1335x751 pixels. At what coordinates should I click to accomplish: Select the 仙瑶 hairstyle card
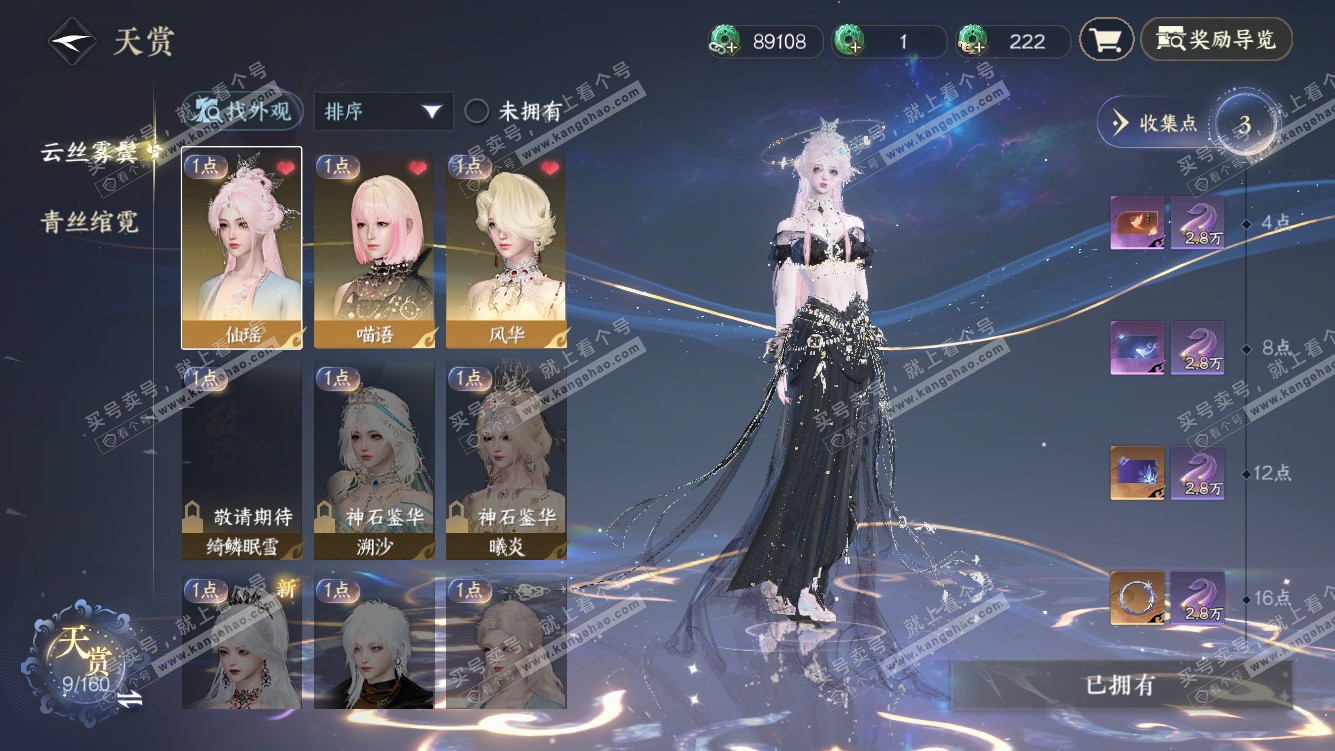point(241,249)
